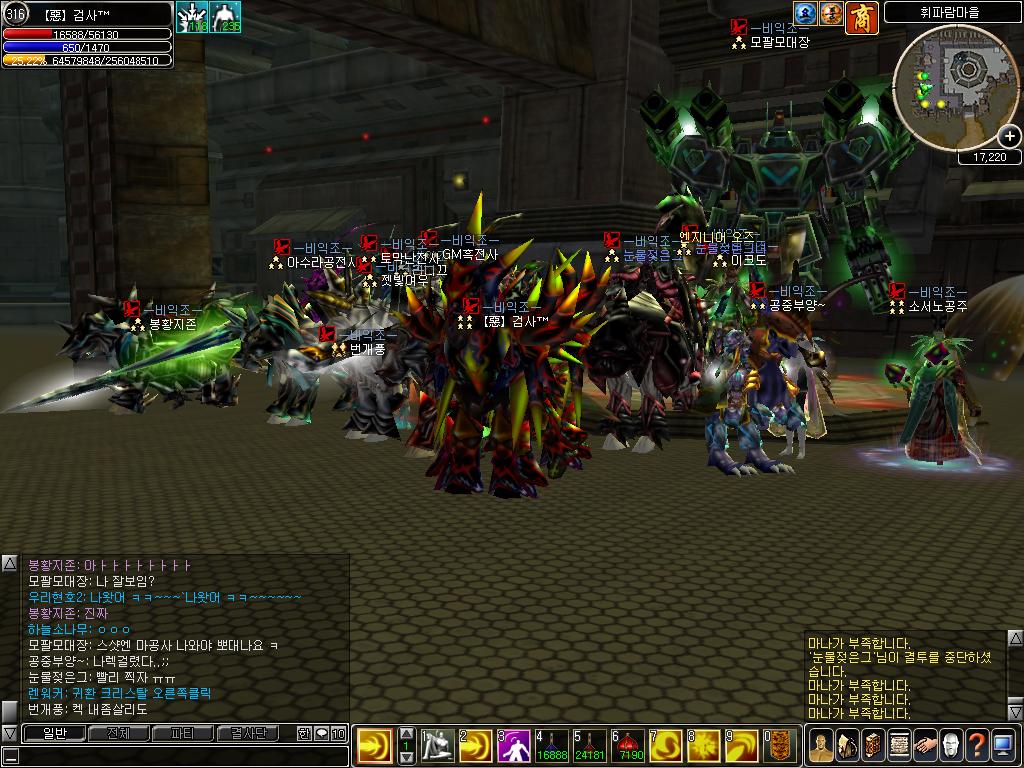Viewport: 1024px width, 768px height.
Task: Switch to the 일반 chat tab
Action: tap(53, 733)
